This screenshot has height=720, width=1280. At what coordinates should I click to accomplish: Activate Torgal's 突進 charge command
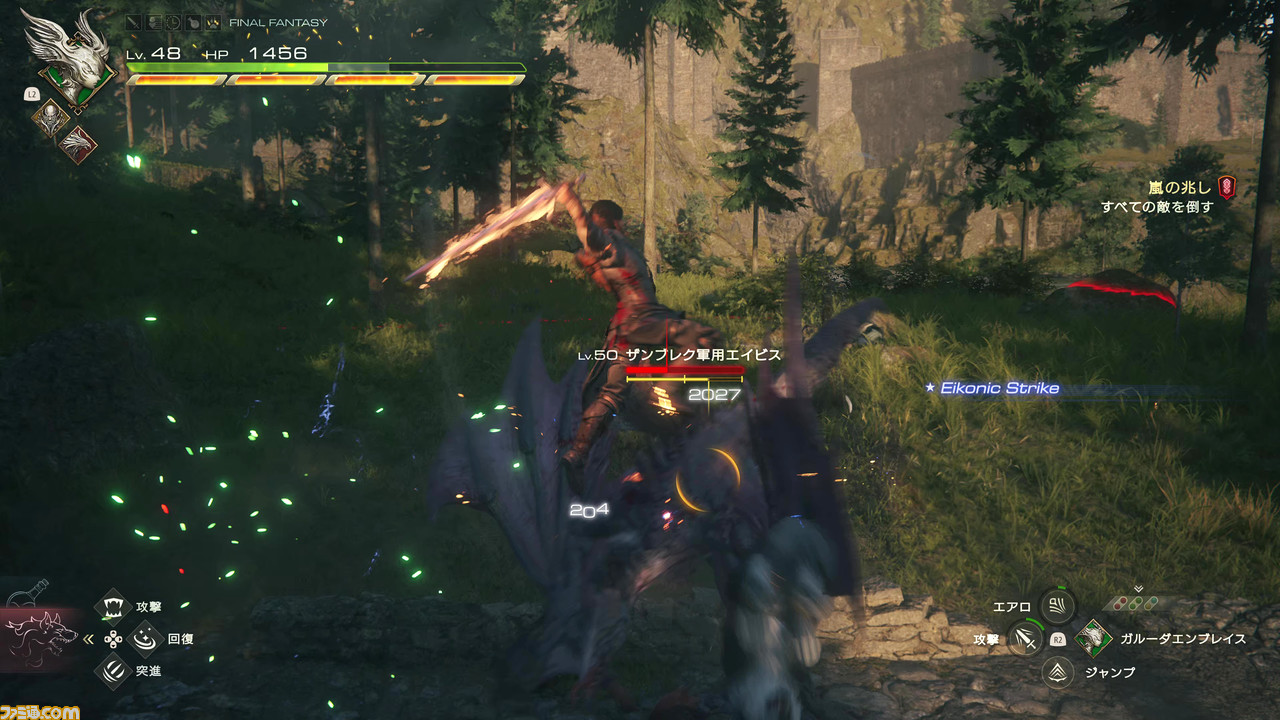click(113, 670)
